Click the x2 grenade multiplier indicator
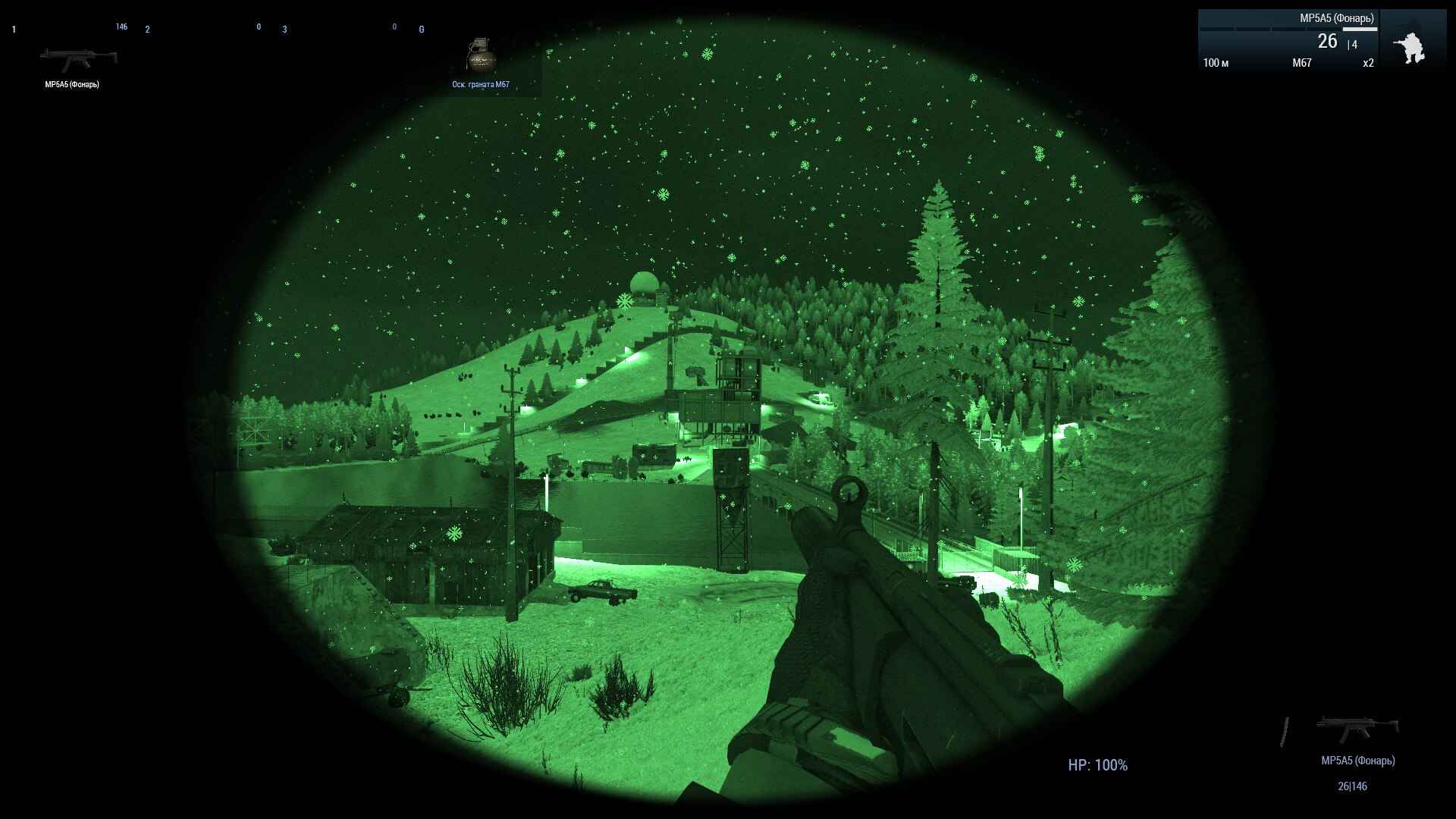 tap(1369, 63)
